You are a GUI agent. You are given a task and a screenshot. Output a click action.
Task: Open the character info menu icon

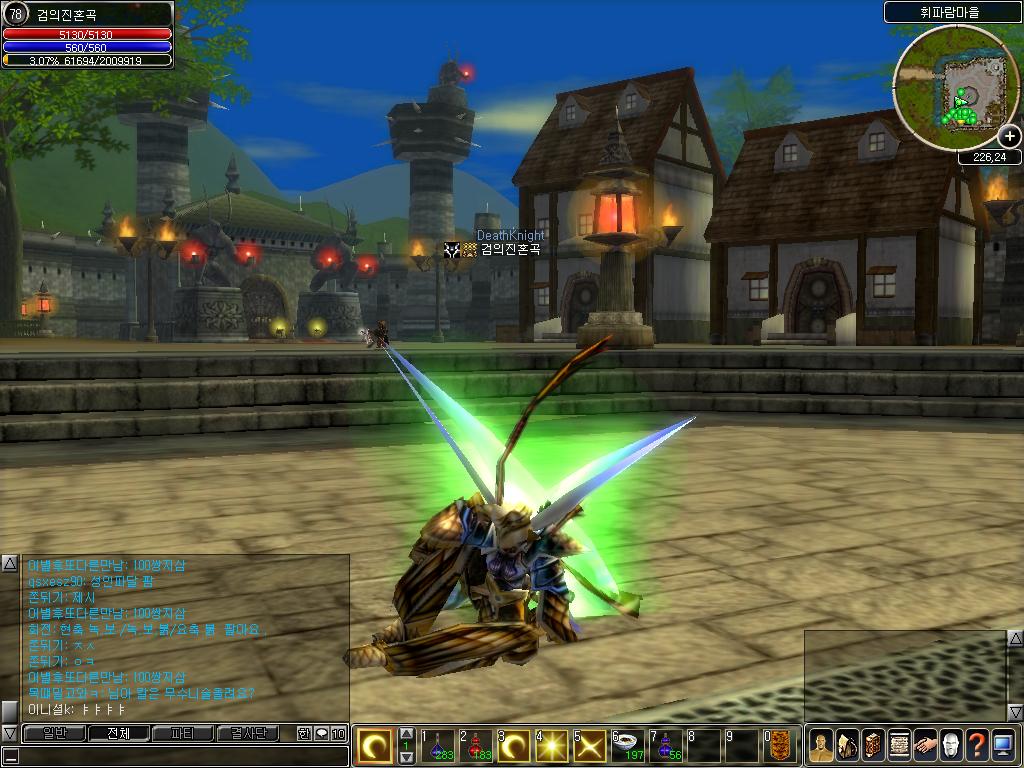[821, 745]
